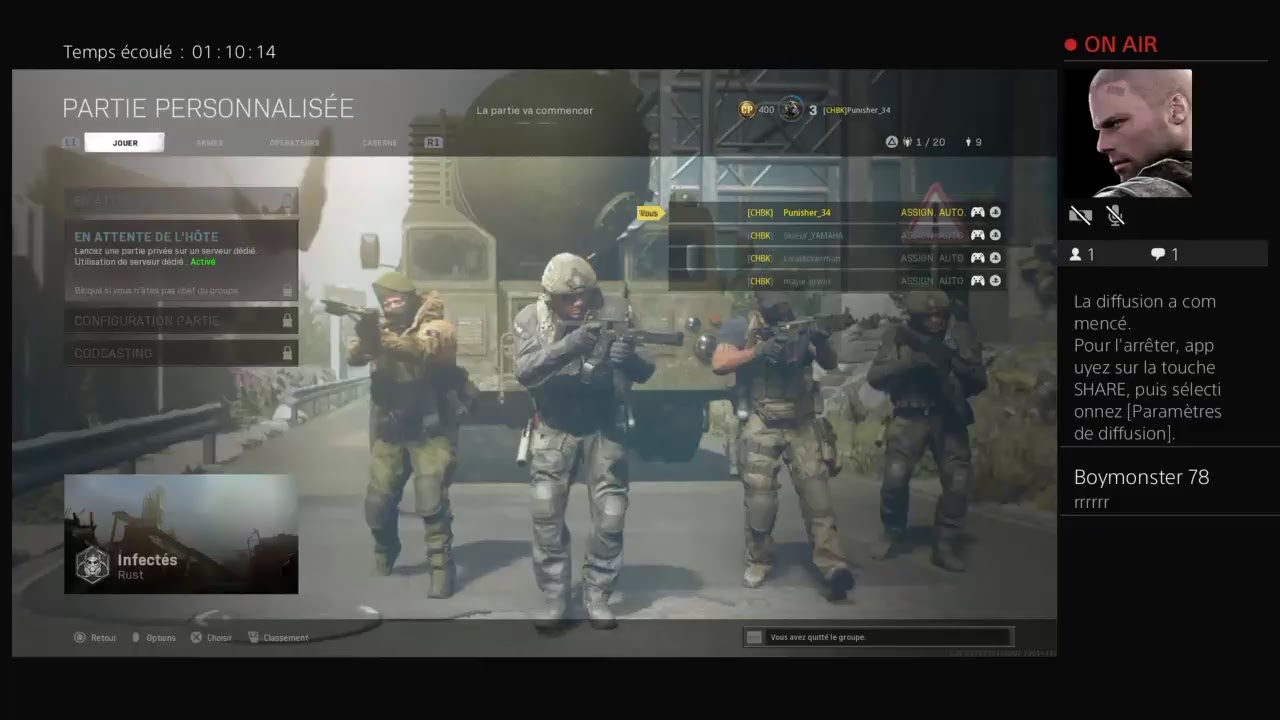The width and height of the screenshot is (1280, 720).
Task: Switch to the Armes tab
Action: (210, 143)
